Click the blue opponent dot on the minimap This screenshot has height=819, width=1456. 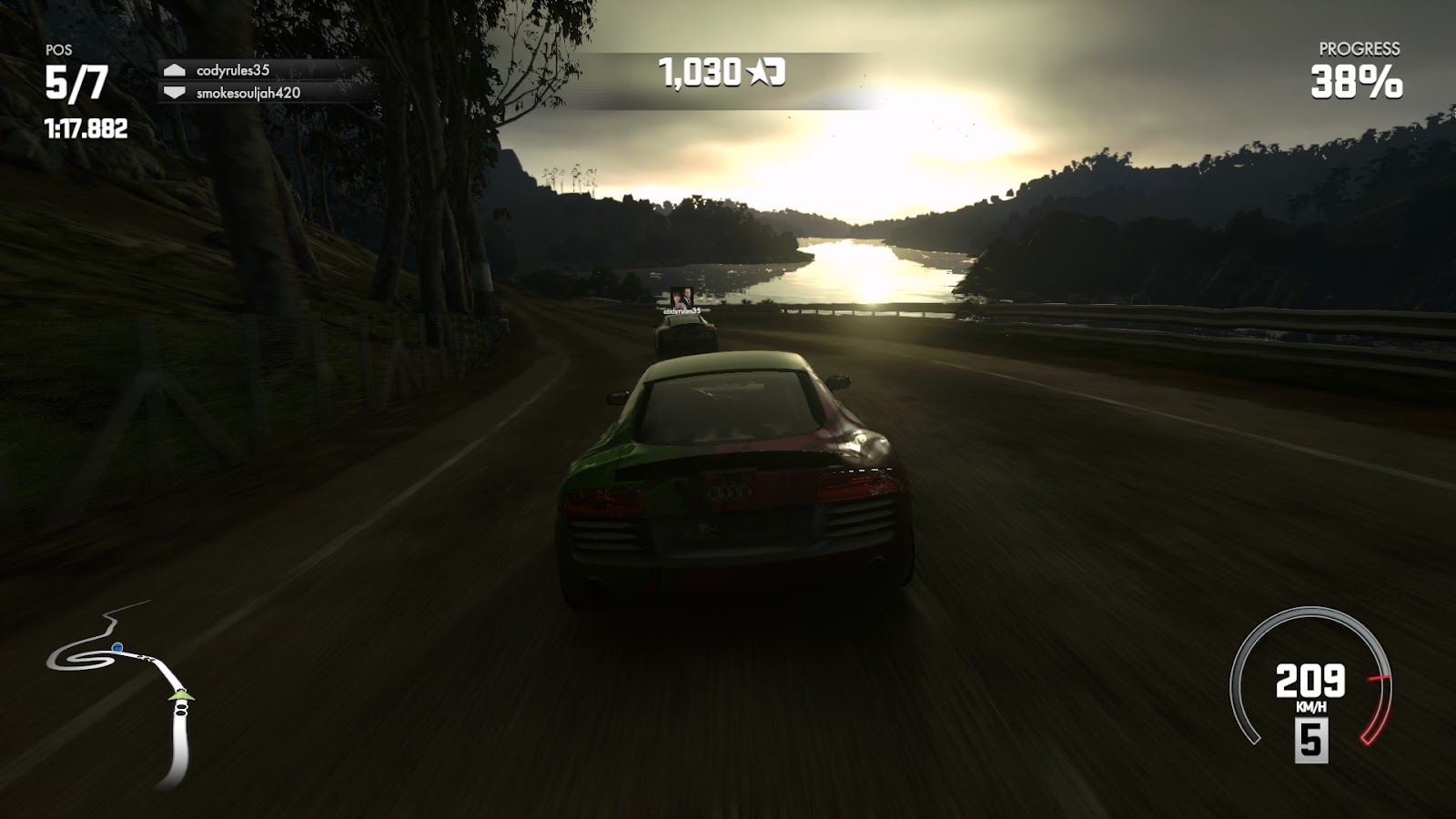pyautogui.click(x=117, y=648)
